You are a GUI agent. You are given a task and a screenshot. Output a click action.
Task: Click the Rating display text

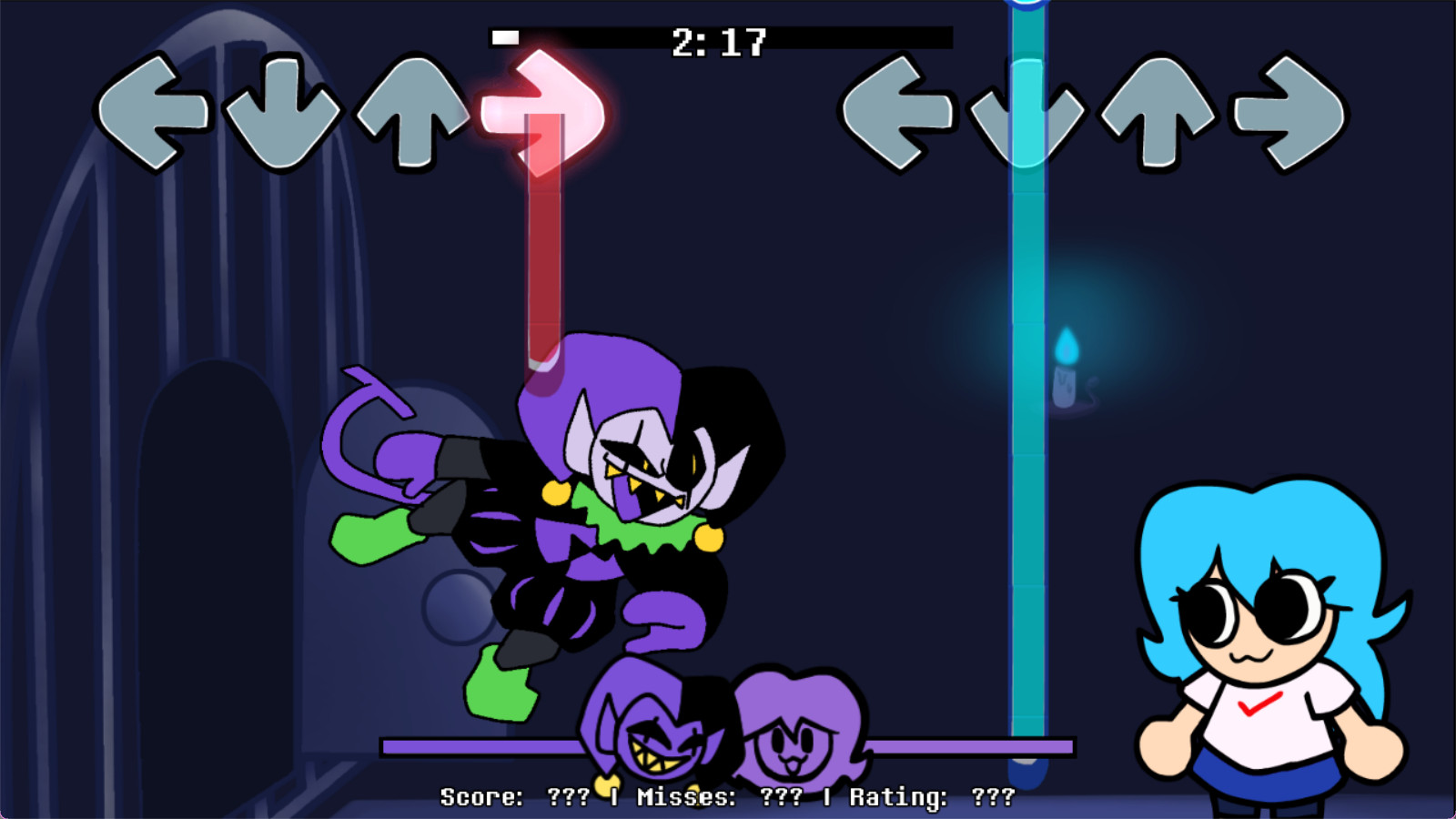click(x=896, y=798)
